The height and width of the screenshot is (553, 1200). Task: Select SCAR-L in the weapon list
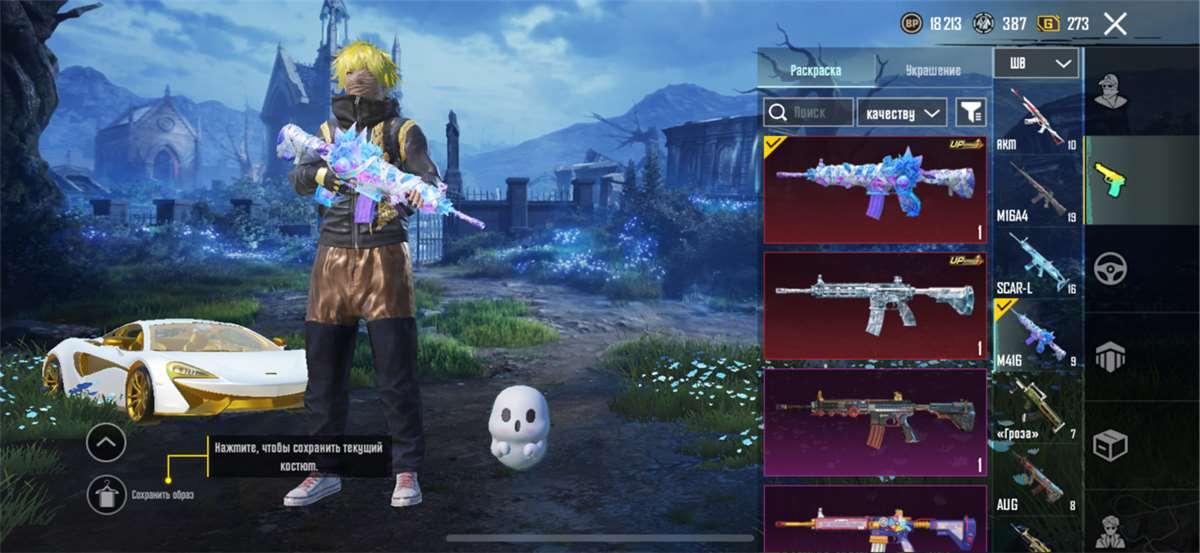coord(1036,262)
